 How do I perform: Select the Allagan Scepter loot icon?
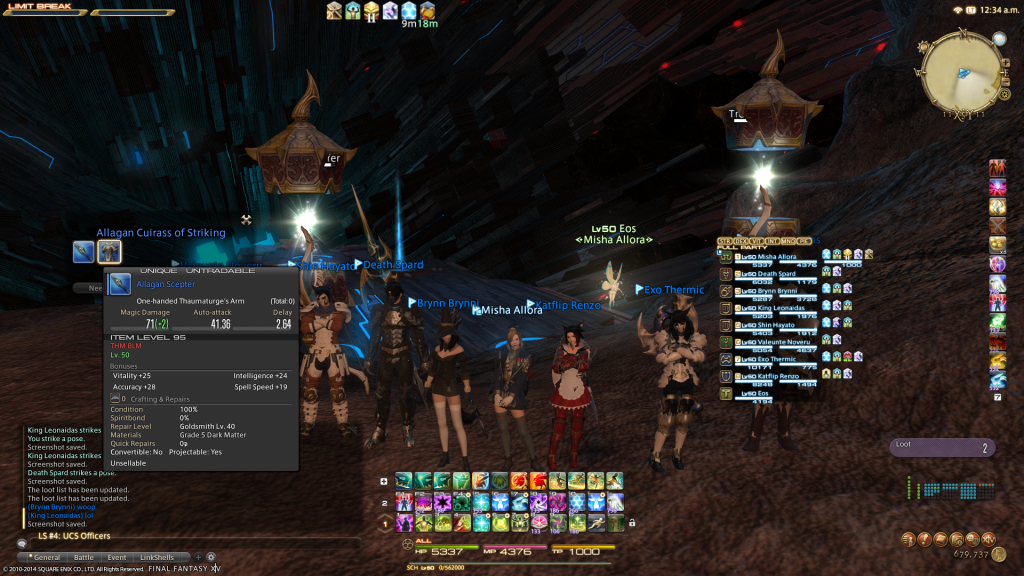[83, 251]
